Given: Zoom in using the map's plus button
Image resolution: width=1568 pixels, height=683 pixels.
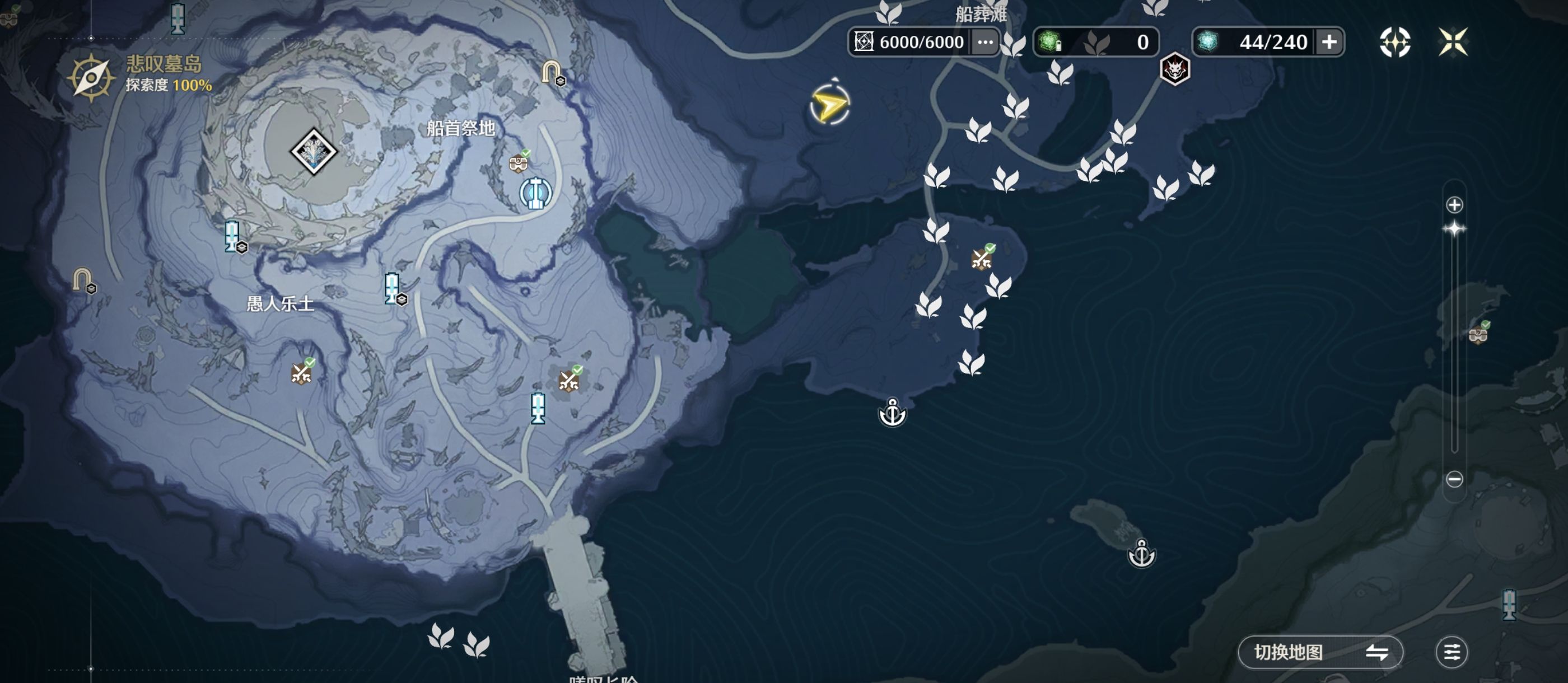Looking at the screenshot, I should point(1454,205).
